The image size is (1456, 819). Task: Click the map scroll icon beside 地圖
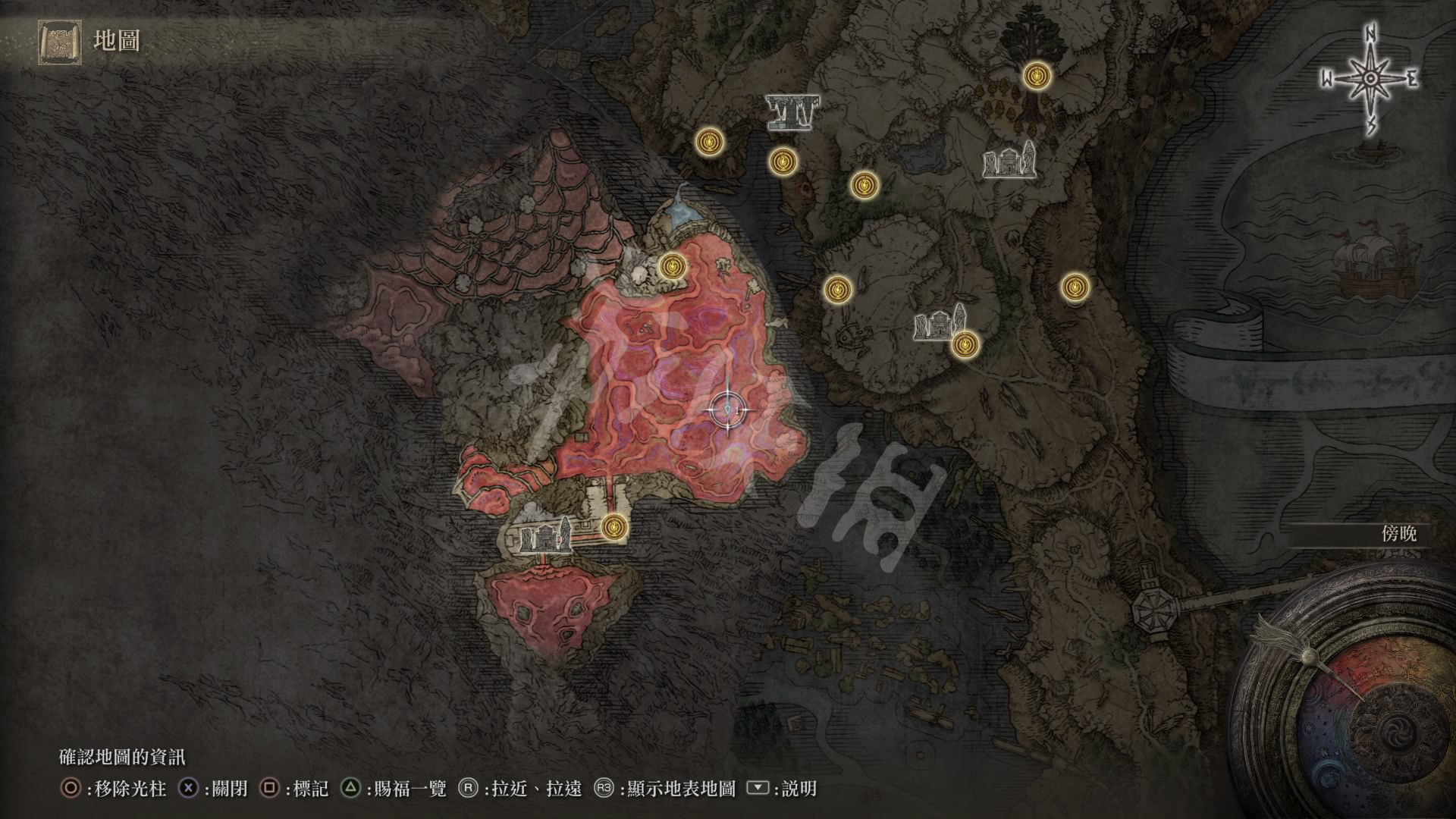click(x=59, y=41)
